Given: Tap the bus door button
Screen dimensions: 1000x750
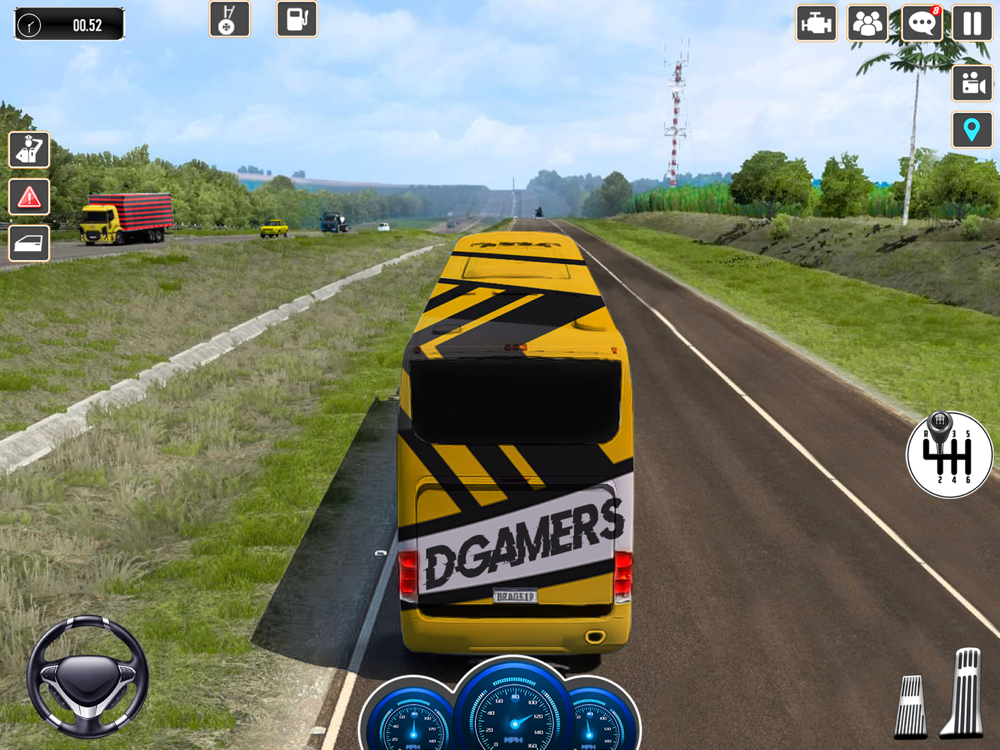Looking at the screenshot, I should (29, 243).
